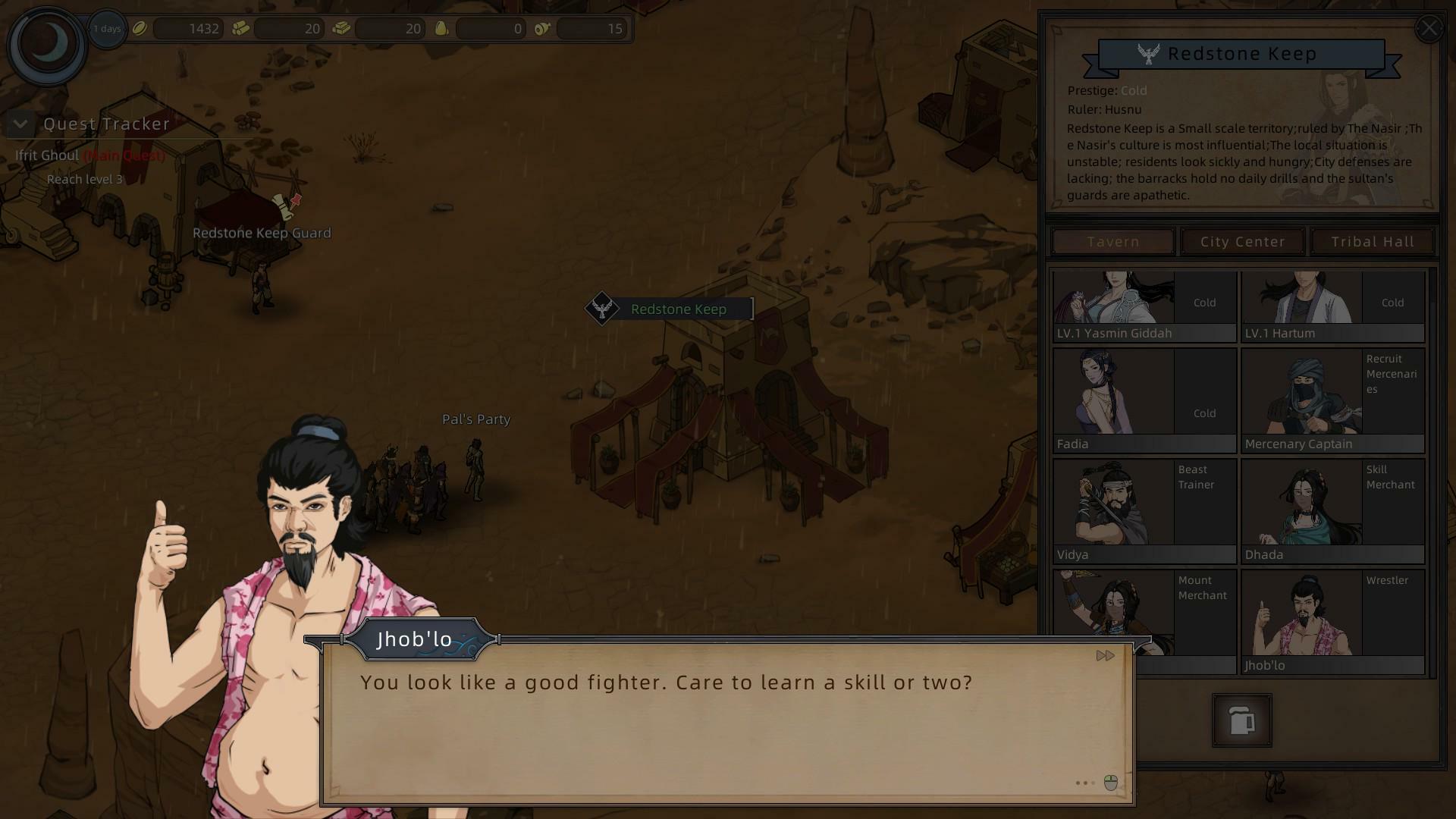Click the beer mug button below the tavern list
The image size is (1456, 819).
coord(1241,720)
